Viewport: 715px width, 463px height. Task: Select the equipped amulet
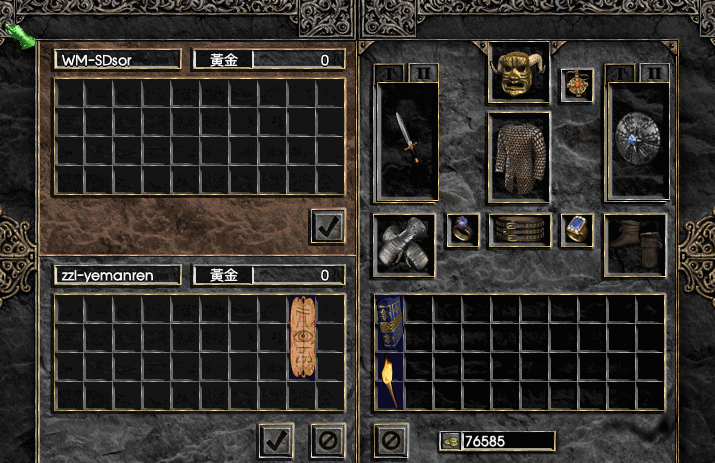coord(576,84)
